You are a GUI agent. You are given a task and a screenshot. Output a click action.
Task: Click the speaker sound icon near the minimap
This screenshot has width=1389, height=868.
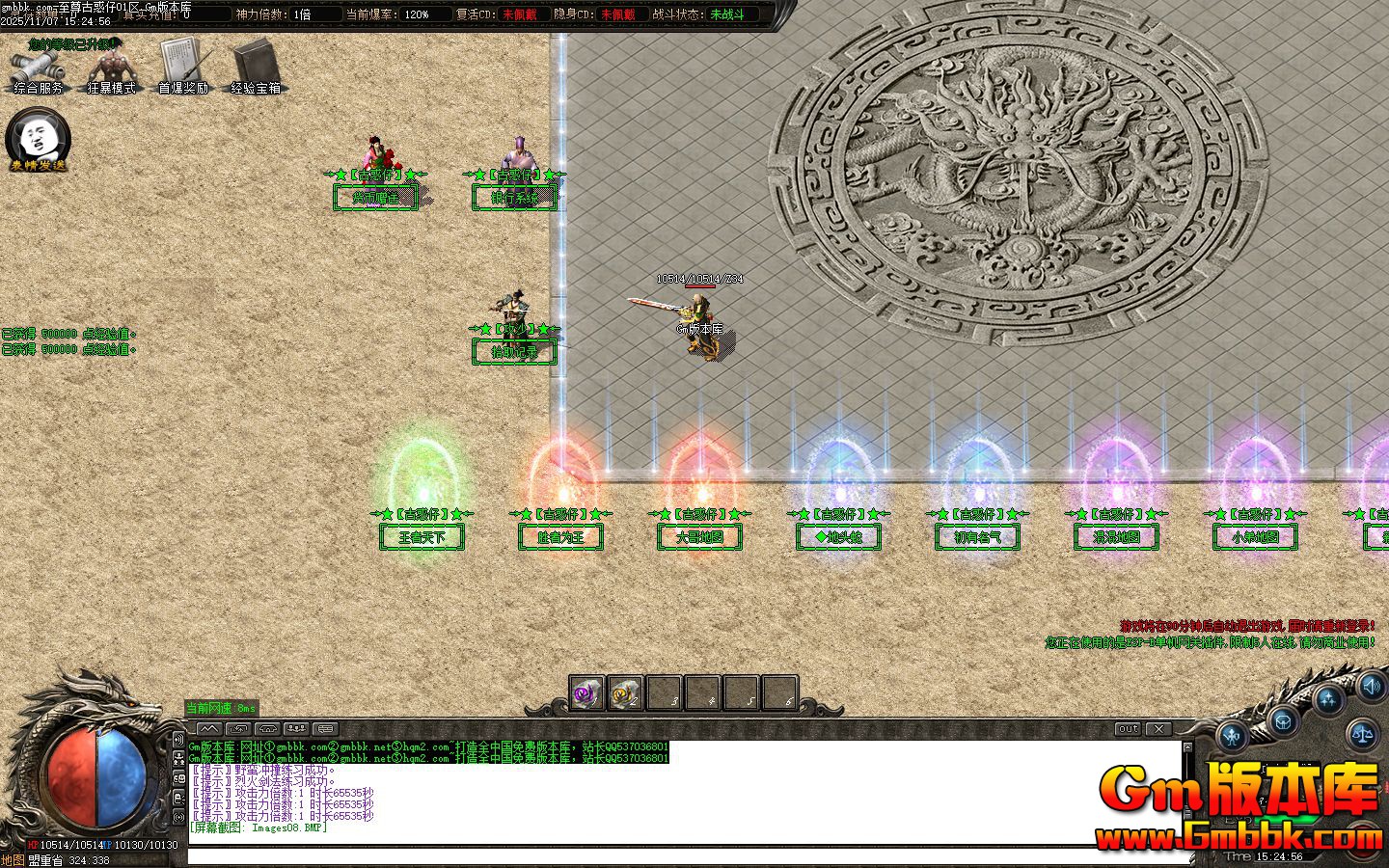1371,688
